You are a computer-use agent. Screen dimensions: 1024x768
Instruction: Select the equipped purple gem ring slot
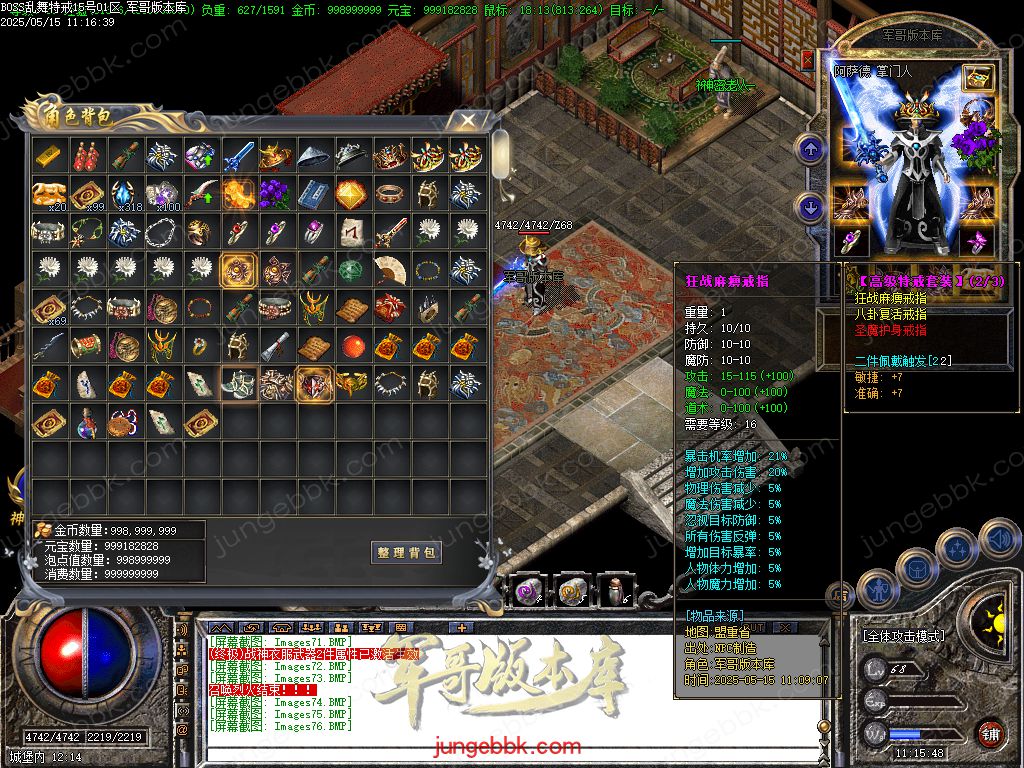click(850, 241)
